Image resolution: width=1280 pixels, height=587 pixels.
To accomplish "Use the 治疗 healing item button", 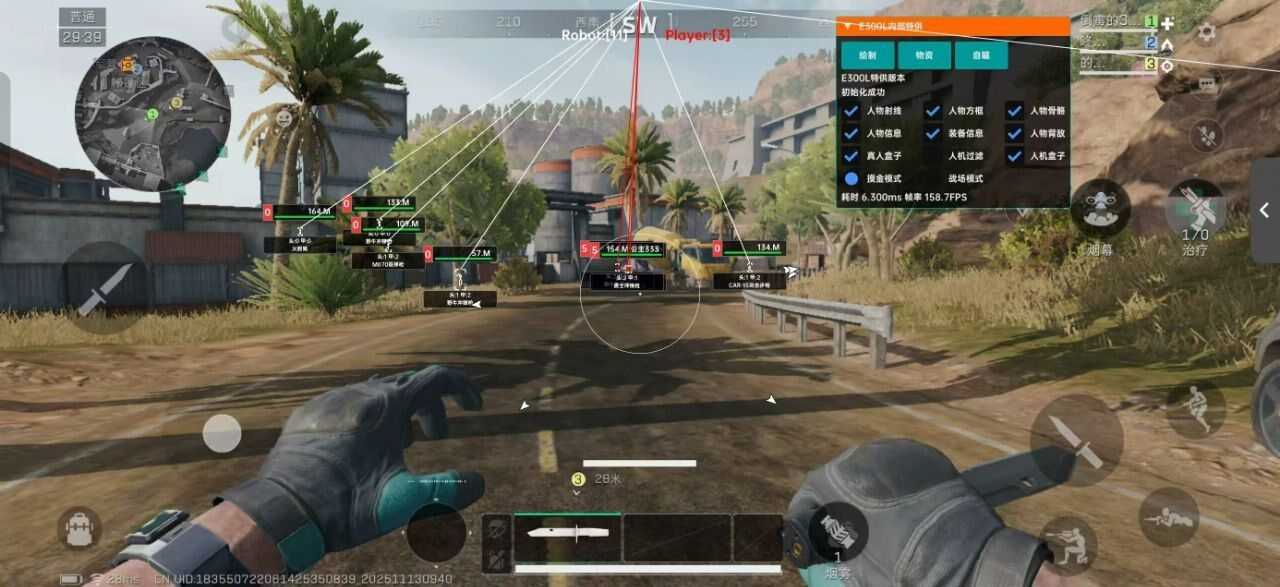I will click(1195, 210).
